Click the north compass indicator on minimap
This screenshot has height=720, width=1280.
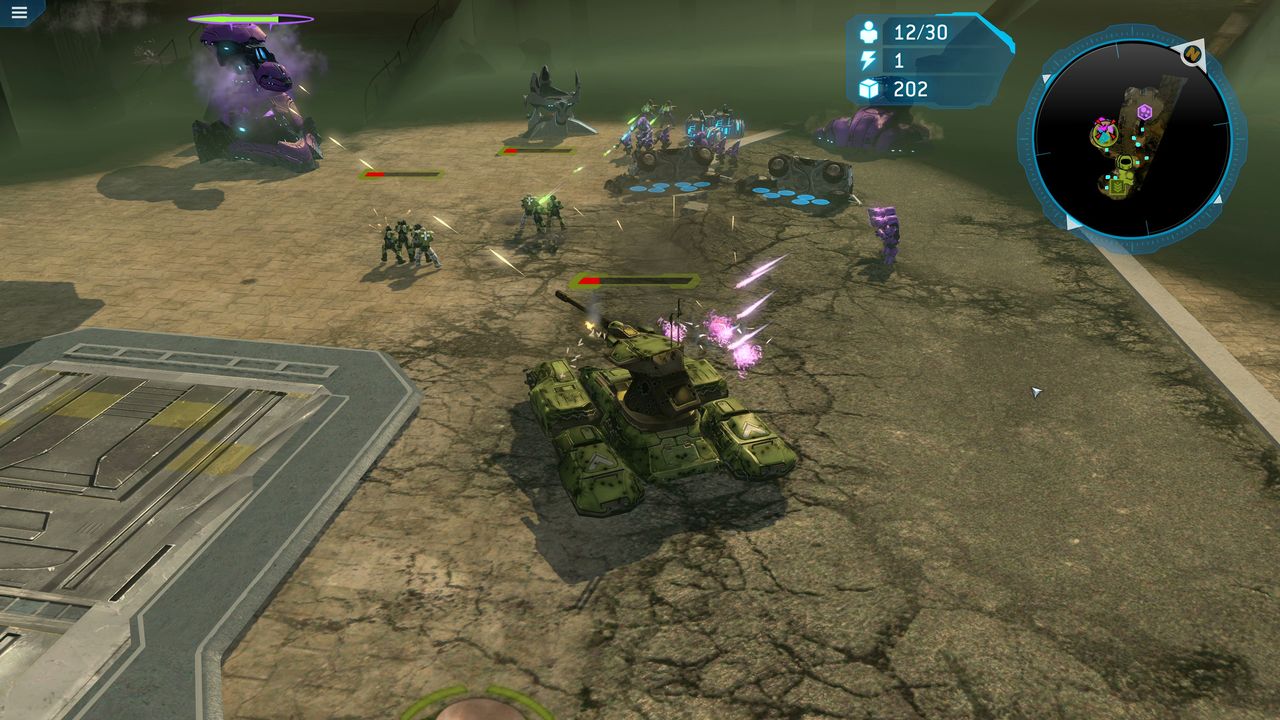tap(1191, 55)
